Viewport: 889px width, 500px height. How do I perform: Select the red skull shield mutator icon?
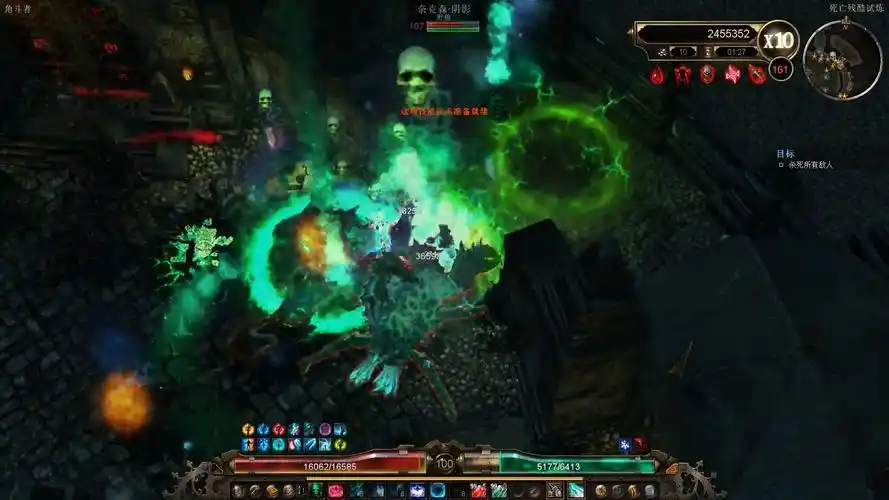[707, 73]
